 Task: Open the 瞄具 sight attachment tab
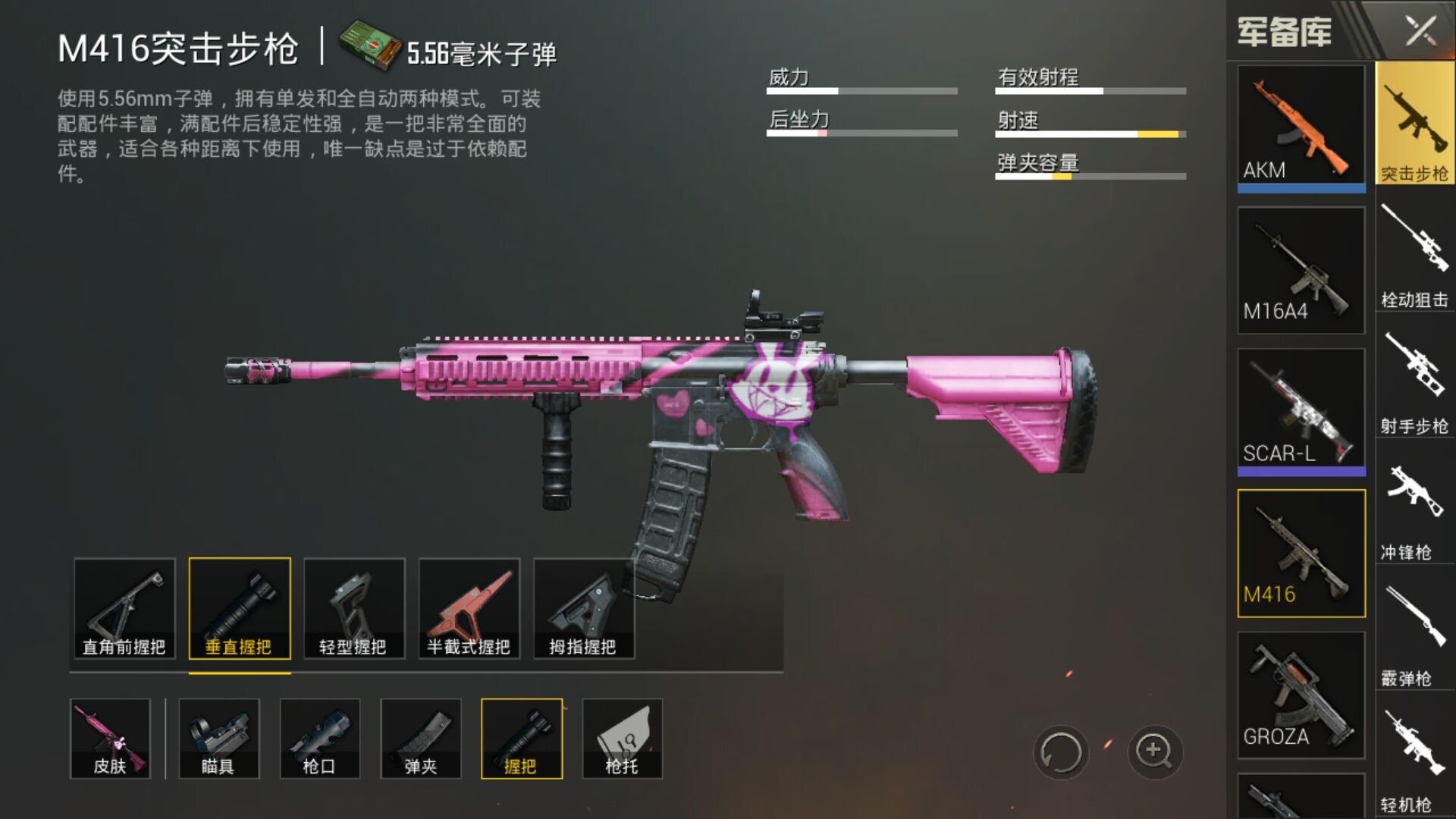[x=218, y=738]
